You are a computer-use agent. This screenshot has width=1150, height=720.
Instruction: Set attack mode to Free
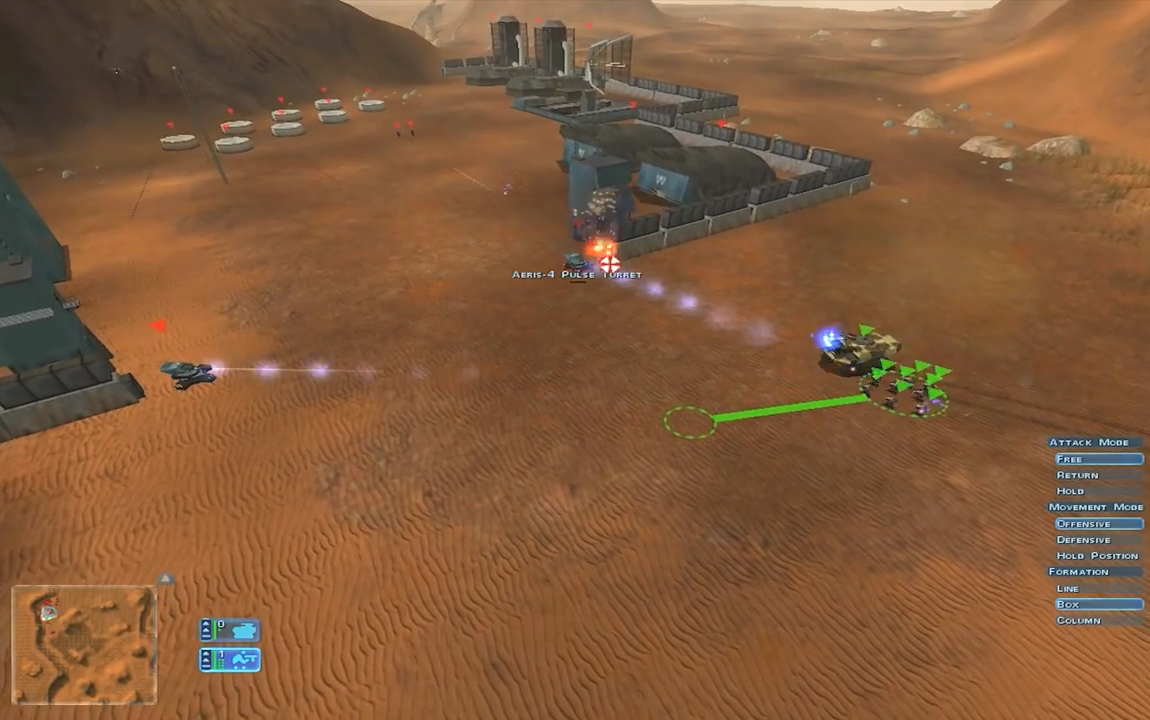[1098, 459]
